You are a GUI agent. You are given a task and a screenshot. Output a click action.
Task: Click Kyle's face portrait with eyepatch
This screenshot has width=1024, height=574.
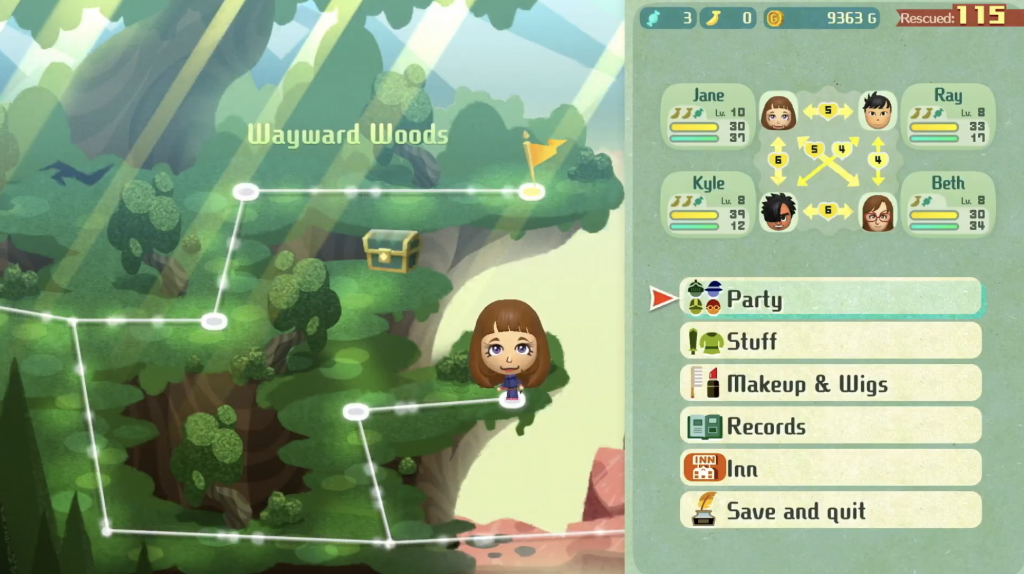click(778, 210)
